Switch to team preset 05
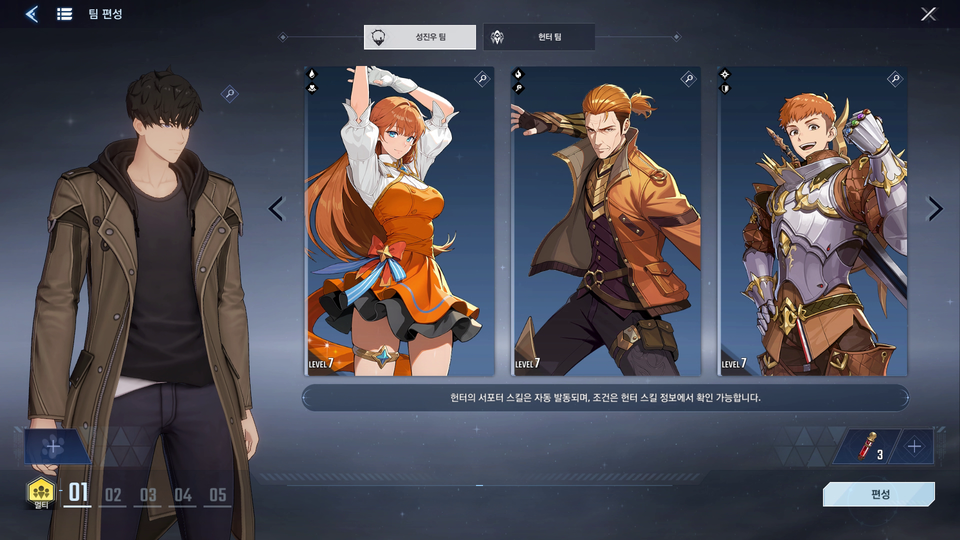 tap(217, 494)
